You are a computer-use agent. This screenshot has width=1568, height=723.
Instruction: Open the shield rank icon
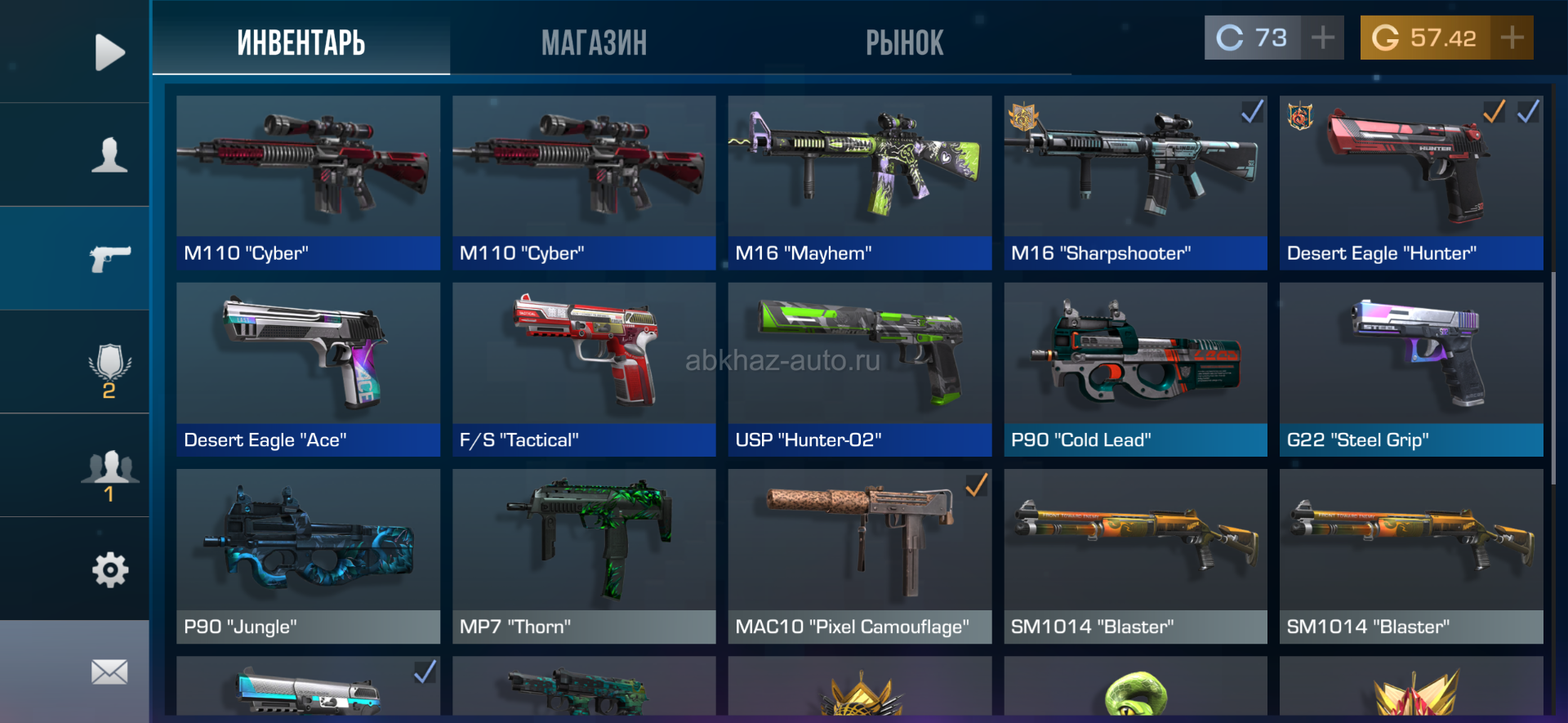click(109, 368)
